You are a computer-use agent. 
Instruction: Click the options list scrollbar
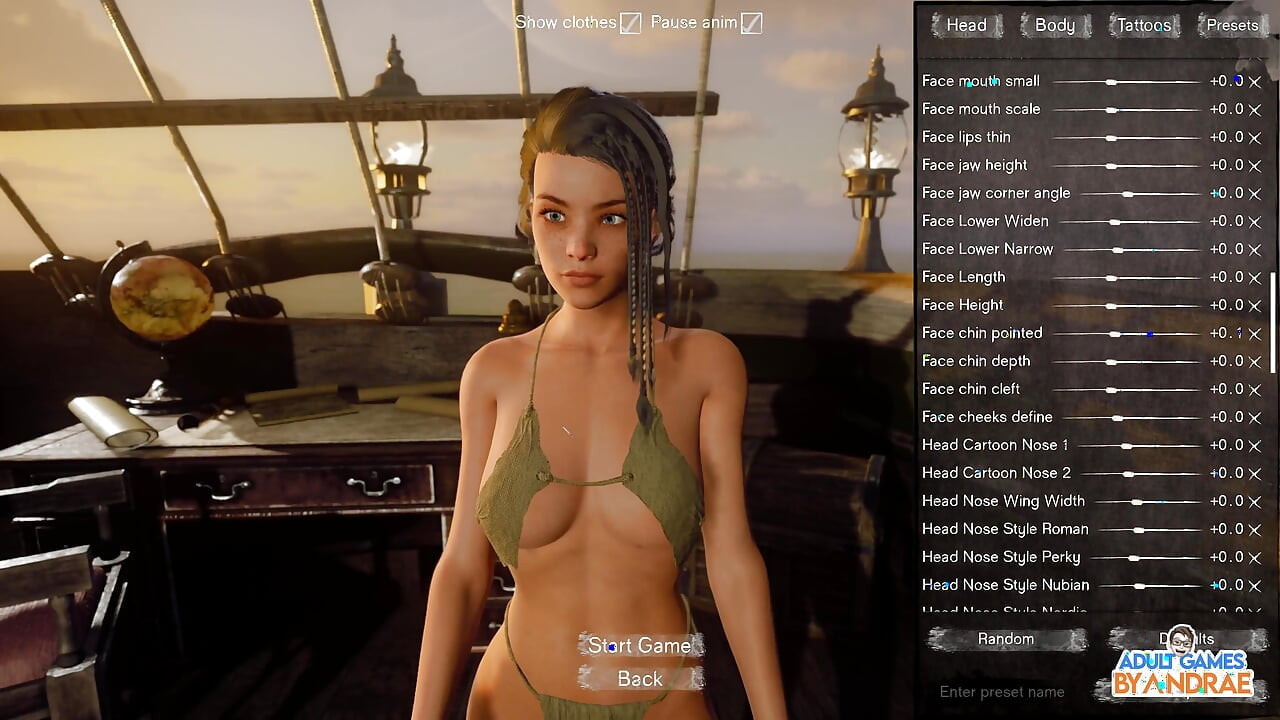pyautogui.click(x=1273, y=322)
